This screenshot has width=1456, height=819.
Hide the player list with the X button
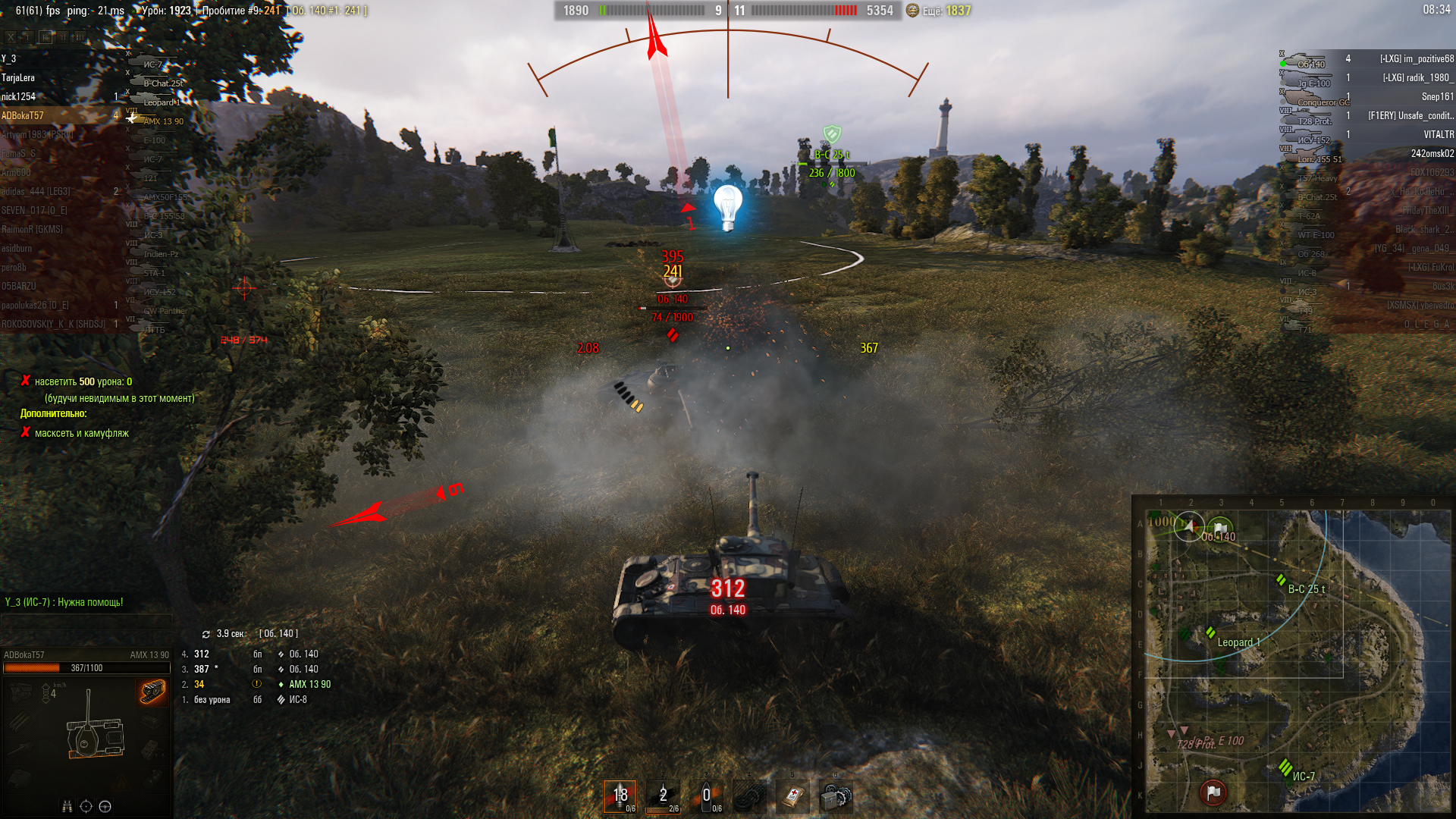click(x=11, y=36)
